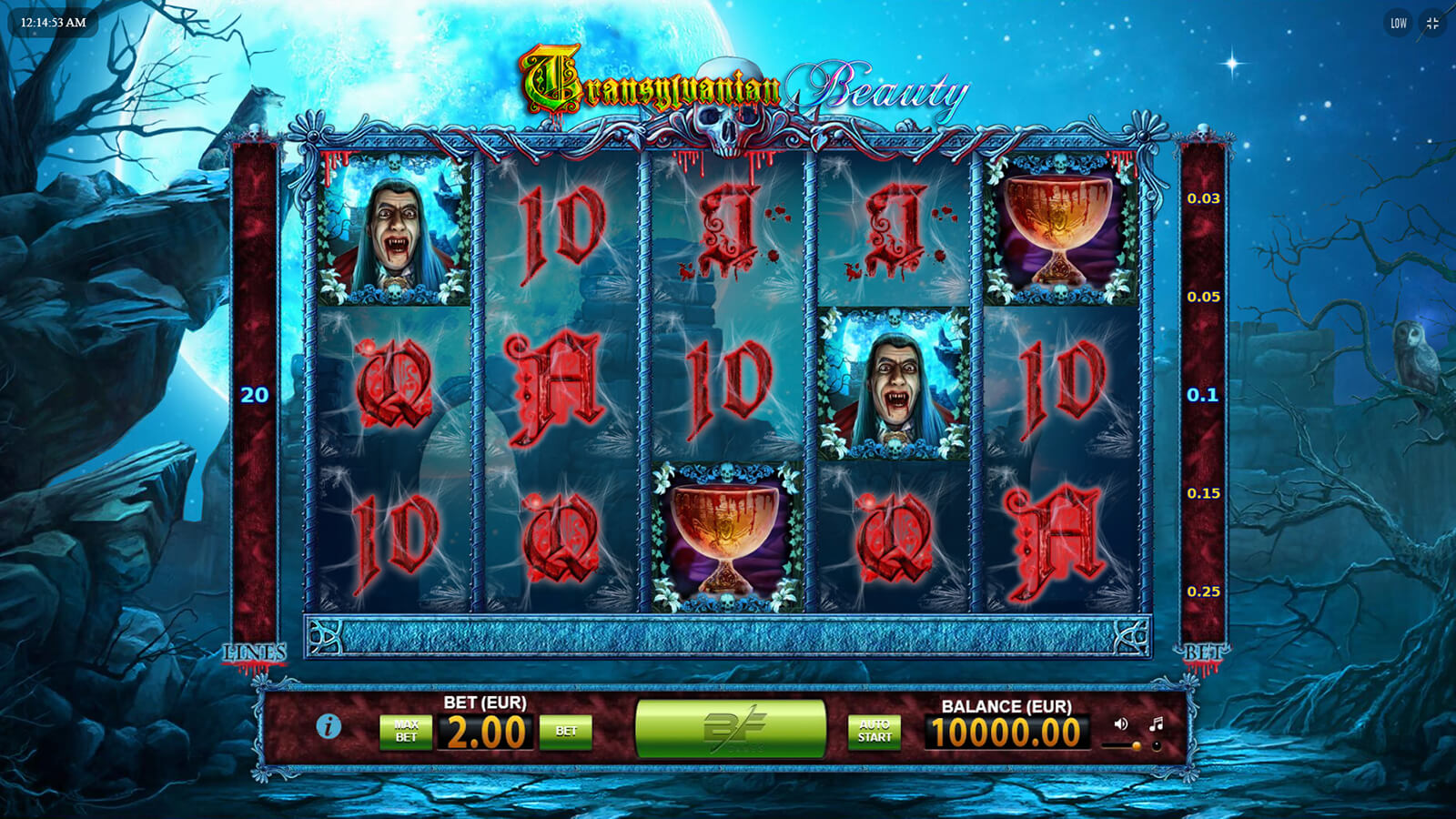The width and height of the screenshot is (1456, 819).
Task: Choose the 0.05 bet value
Action: pos(1203,297)
